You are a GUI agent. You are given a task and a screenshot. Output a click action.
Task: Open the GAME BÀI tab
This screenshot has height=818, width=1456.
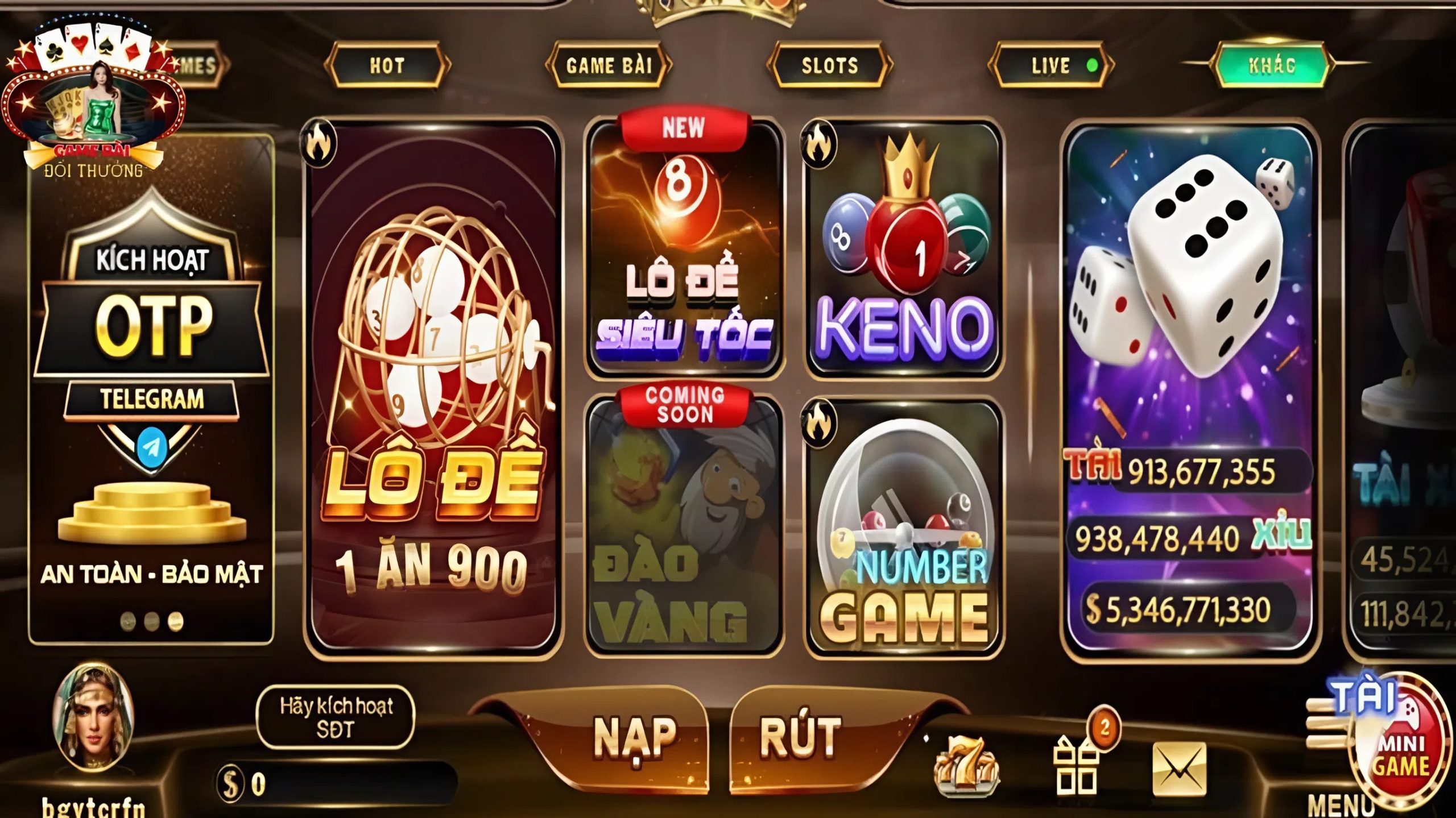(611, 65)
